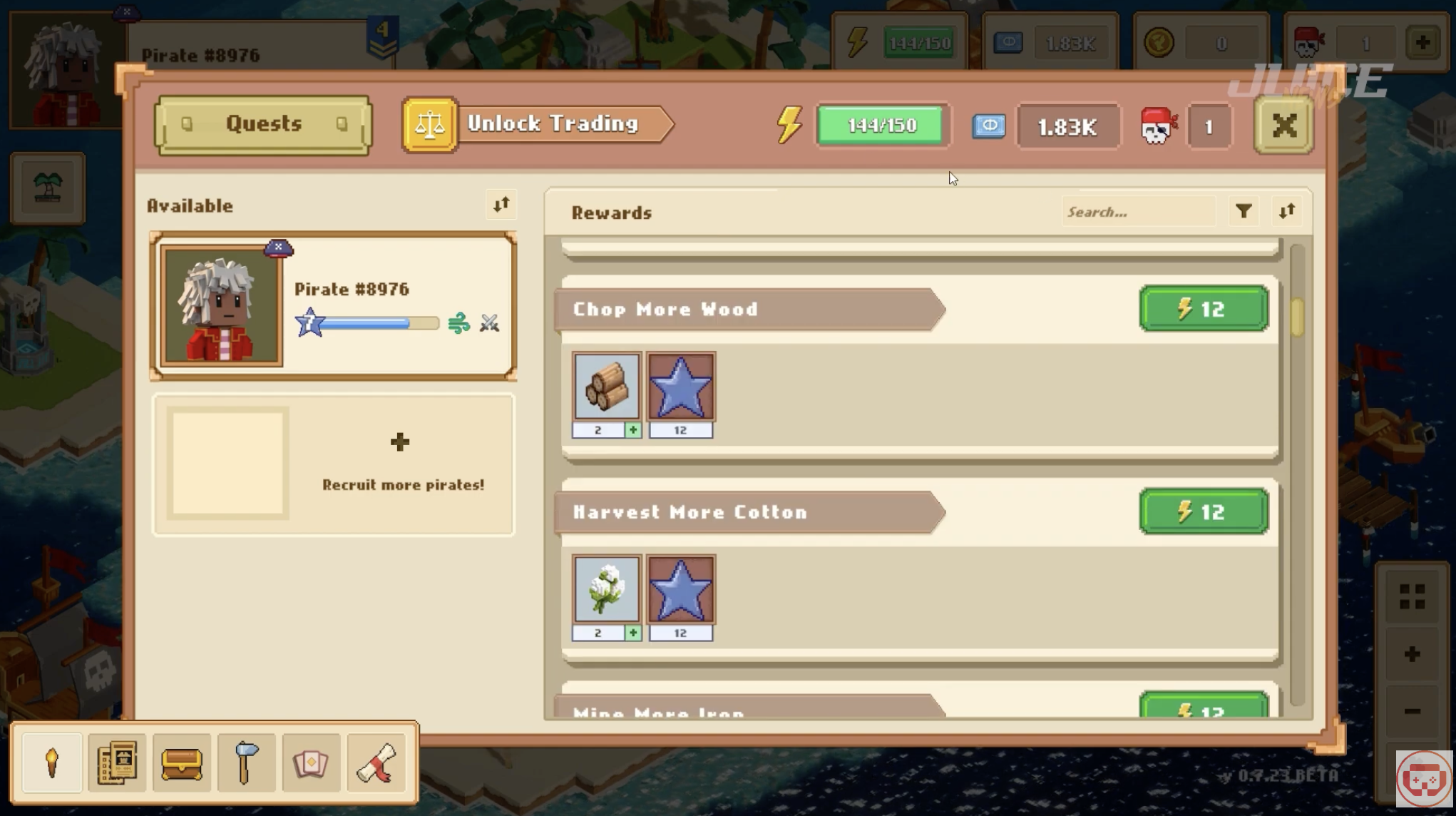This screenshot has height=816, width=1456.
Task: Start Harvest More Cotton for 12 energy
Action: pos(1204,511)
